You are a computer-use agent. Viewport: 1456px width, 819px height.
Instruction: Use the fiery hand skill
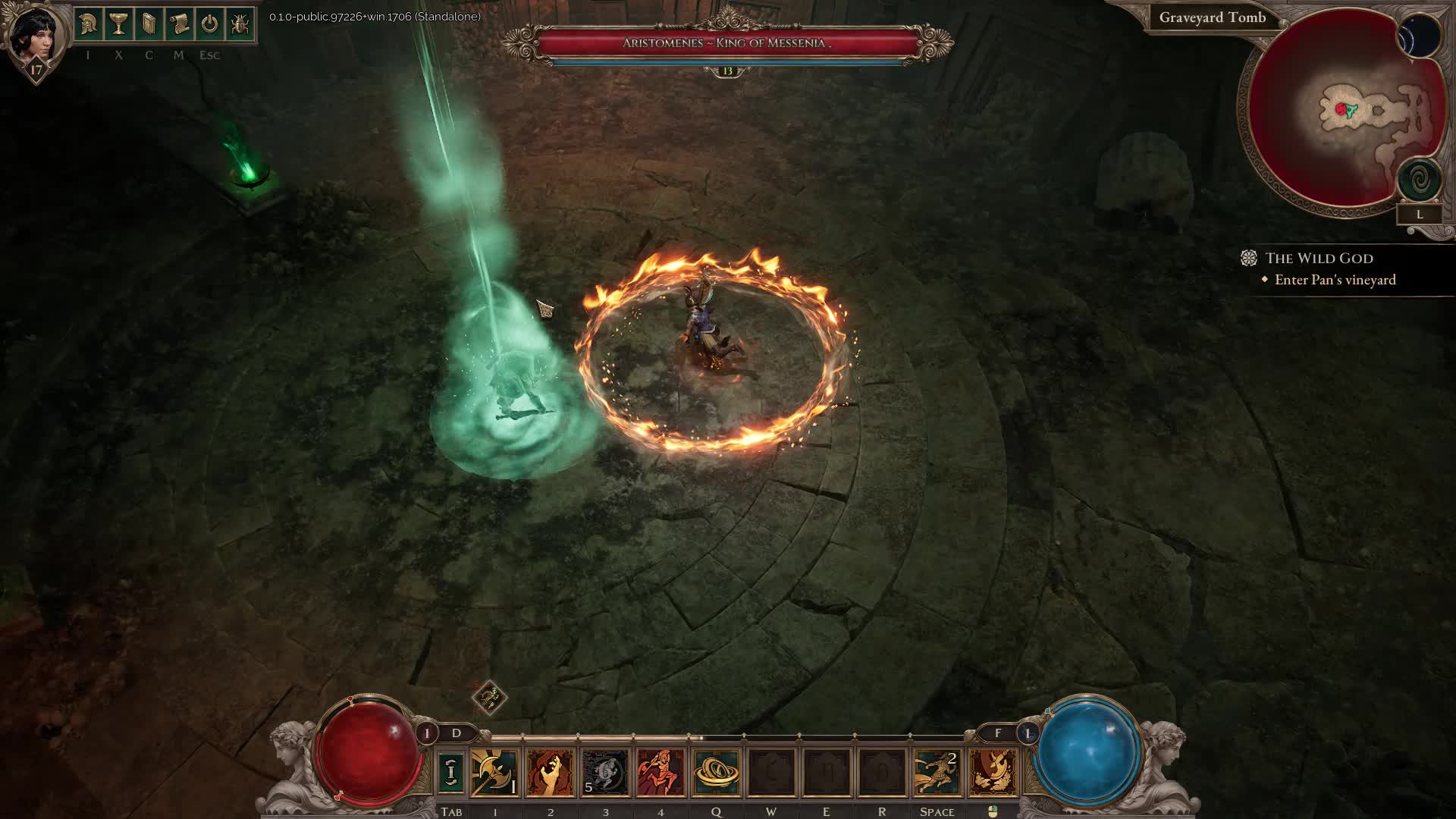point(550,772)
